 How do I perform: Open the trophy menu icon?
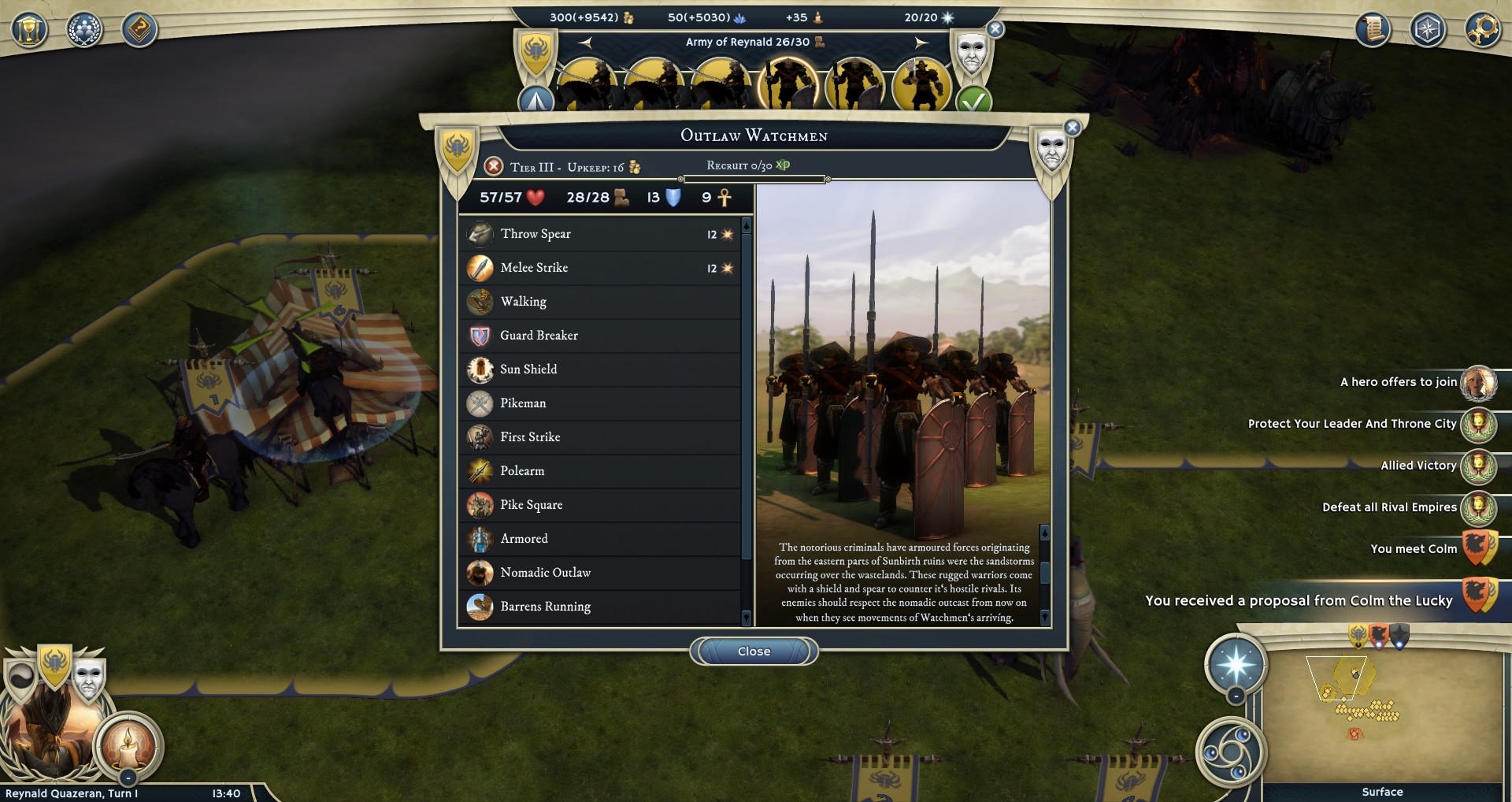[29, 30]
